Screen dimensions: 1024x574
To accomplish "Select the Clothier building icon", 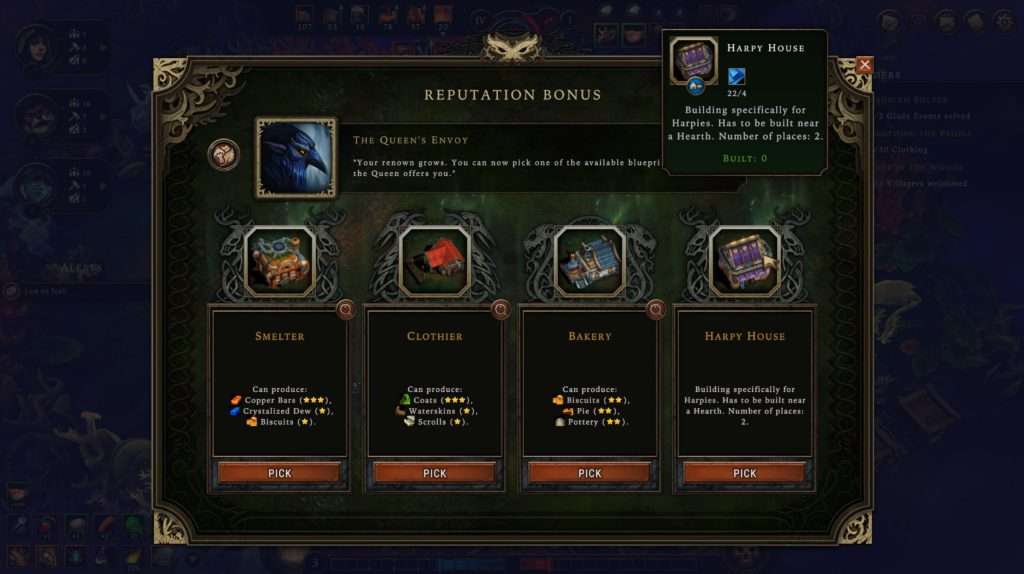I will tap(435, 261).
